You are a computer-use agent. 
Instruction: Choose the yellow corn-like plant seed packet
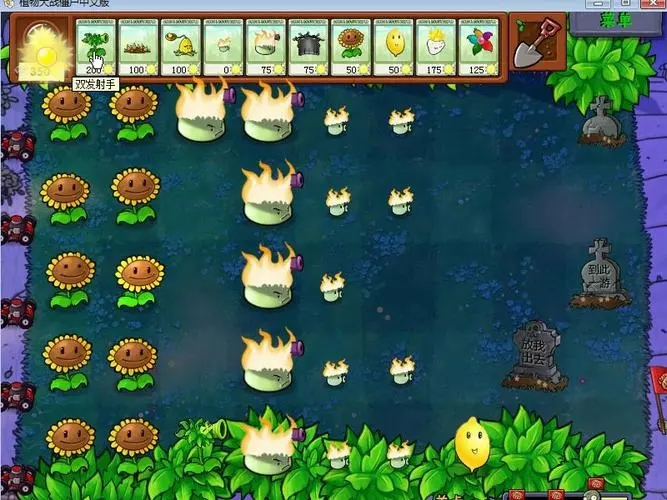(181, 47)
